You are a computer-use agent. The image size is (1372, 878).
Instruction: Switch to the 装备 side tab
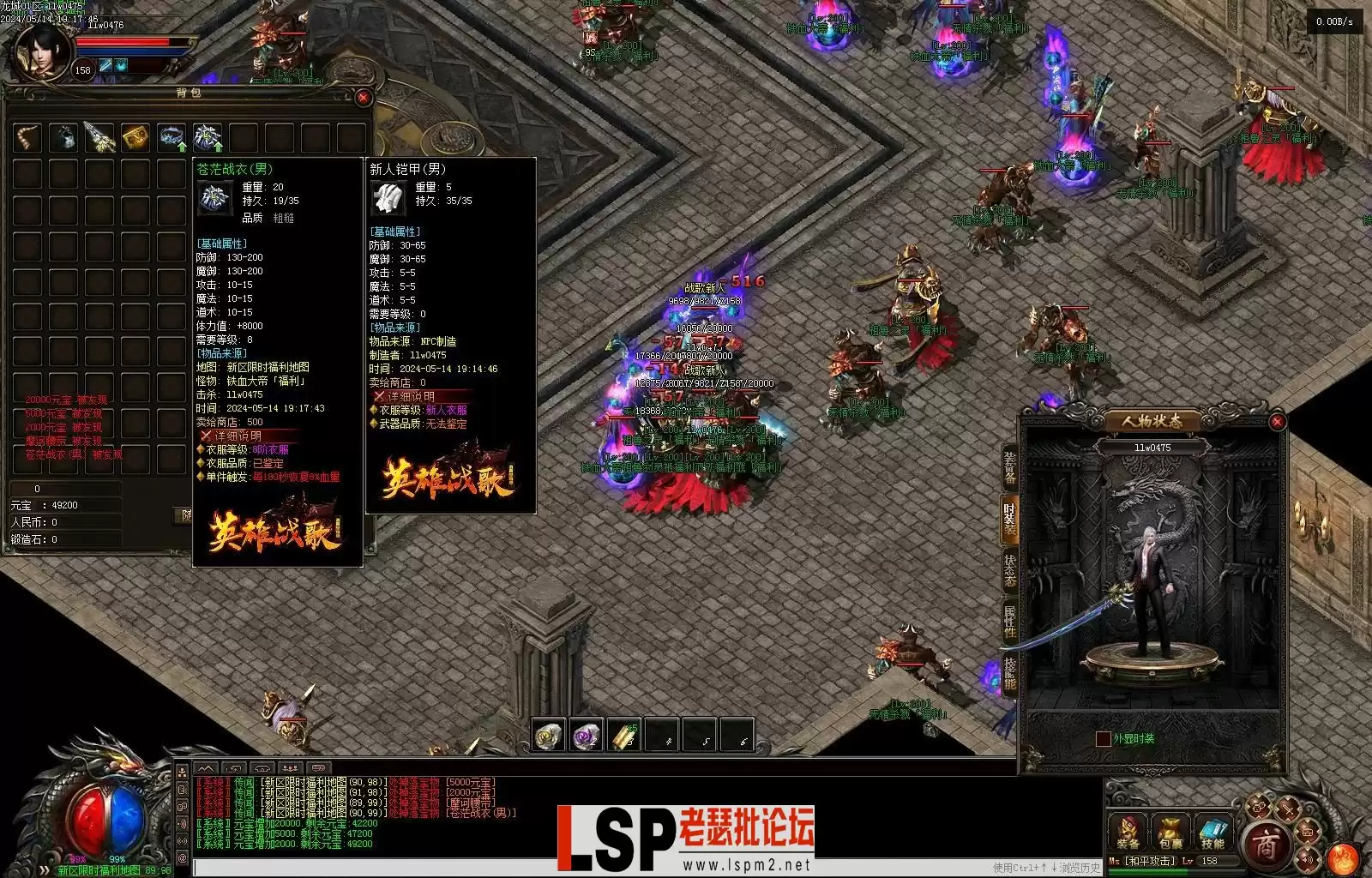tap(1009, 466)
